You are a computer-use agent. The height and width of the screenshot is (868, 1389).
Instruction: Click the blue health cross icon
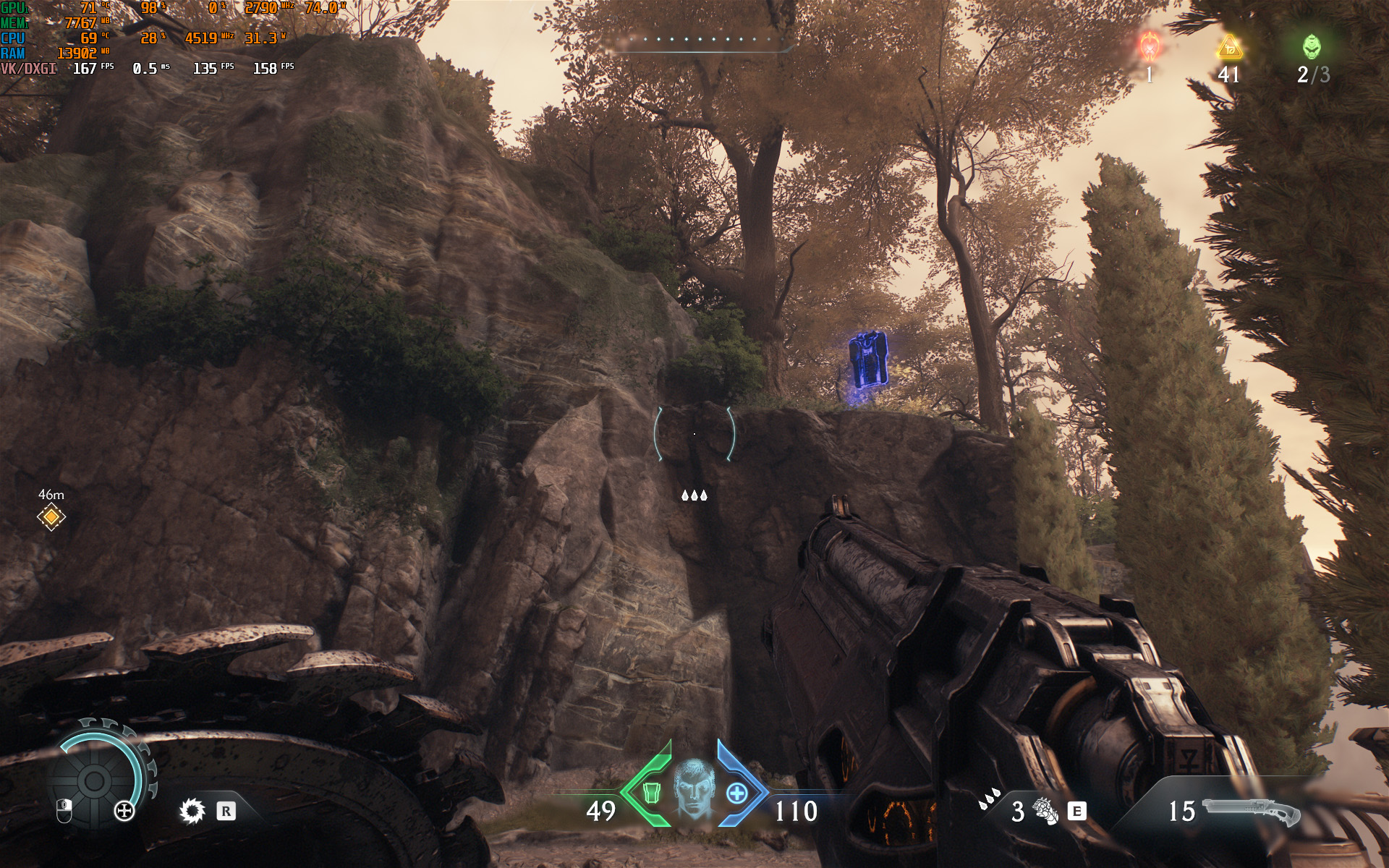tap(736, 793)
